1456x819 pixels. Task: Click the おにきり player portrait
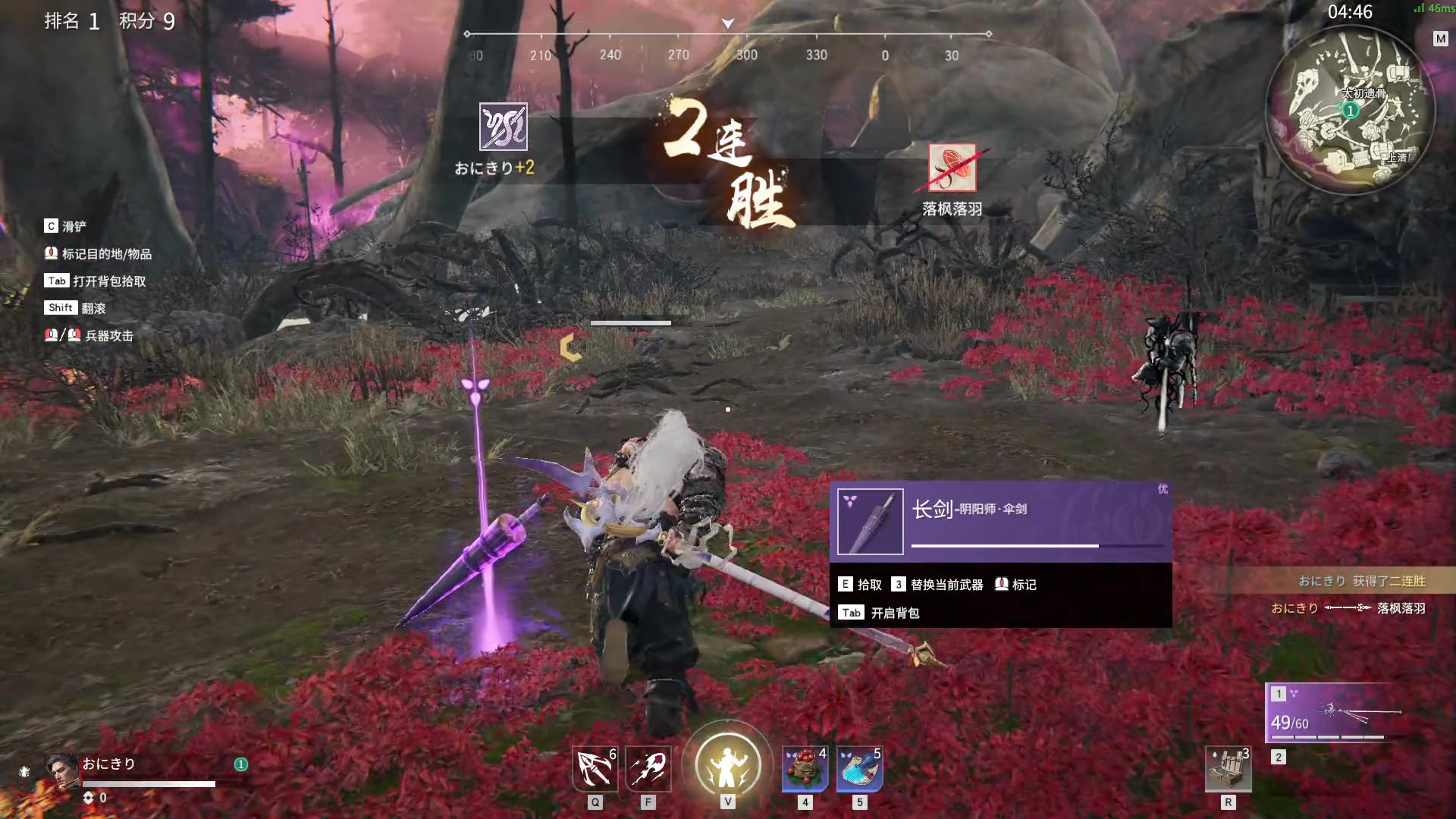click(x=62, y=770)
